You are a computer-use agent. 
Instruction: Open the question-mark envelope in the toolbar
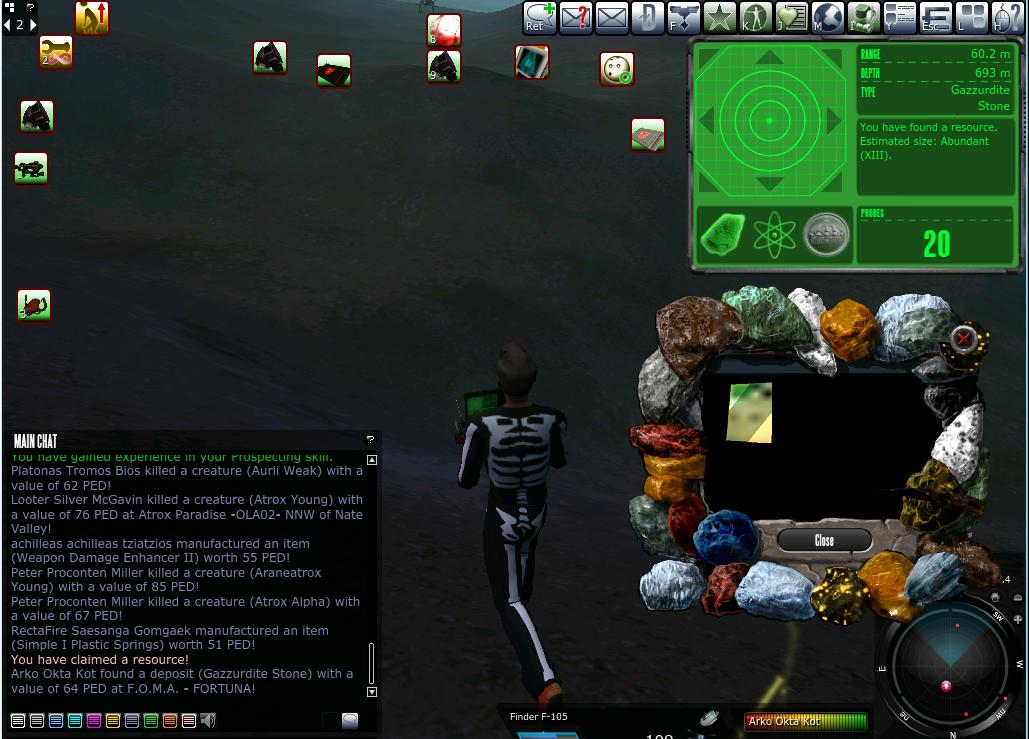[576, 17]
